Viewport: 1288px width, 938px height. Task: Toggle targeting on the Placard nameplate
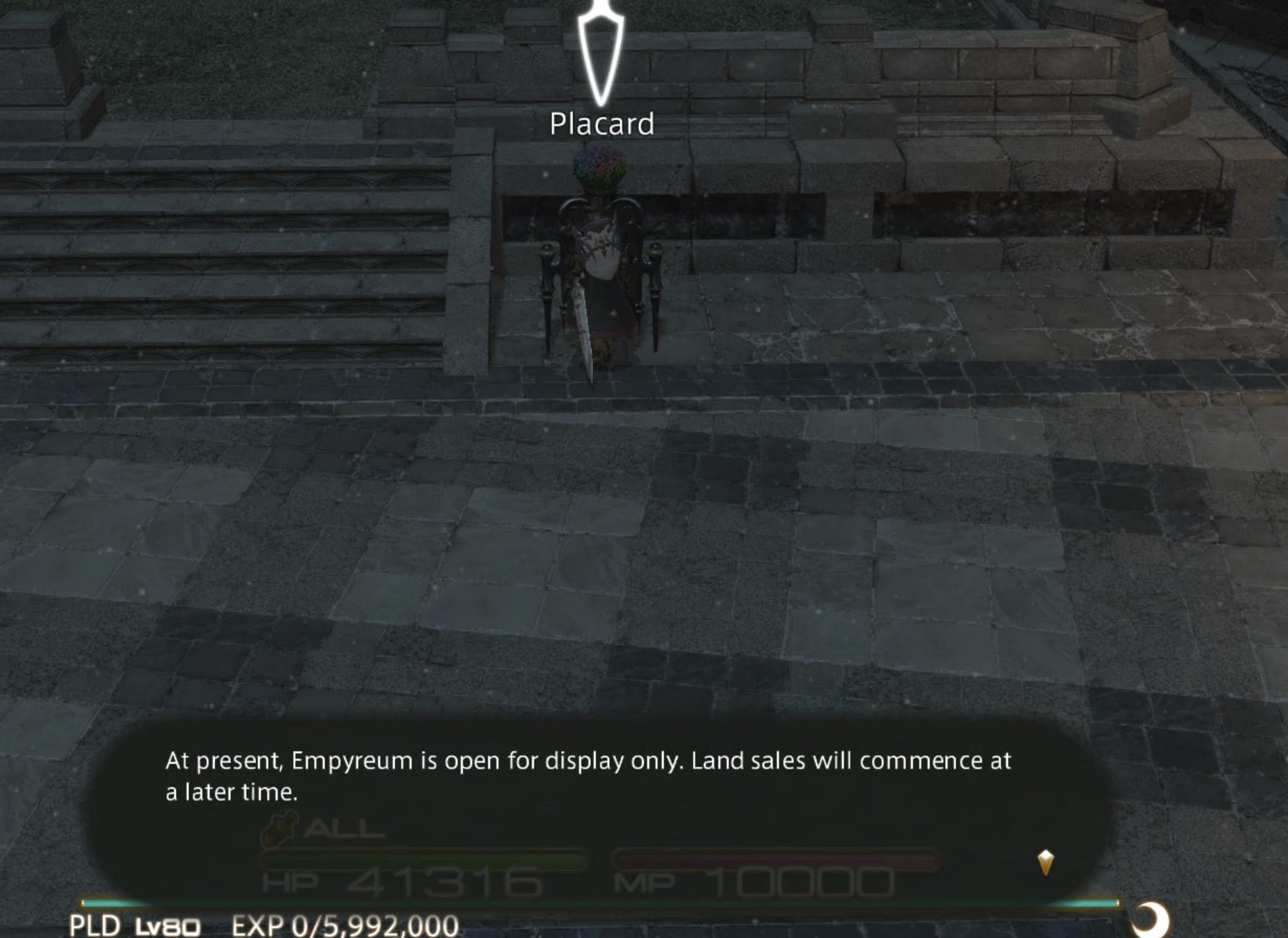click(603, 123)
